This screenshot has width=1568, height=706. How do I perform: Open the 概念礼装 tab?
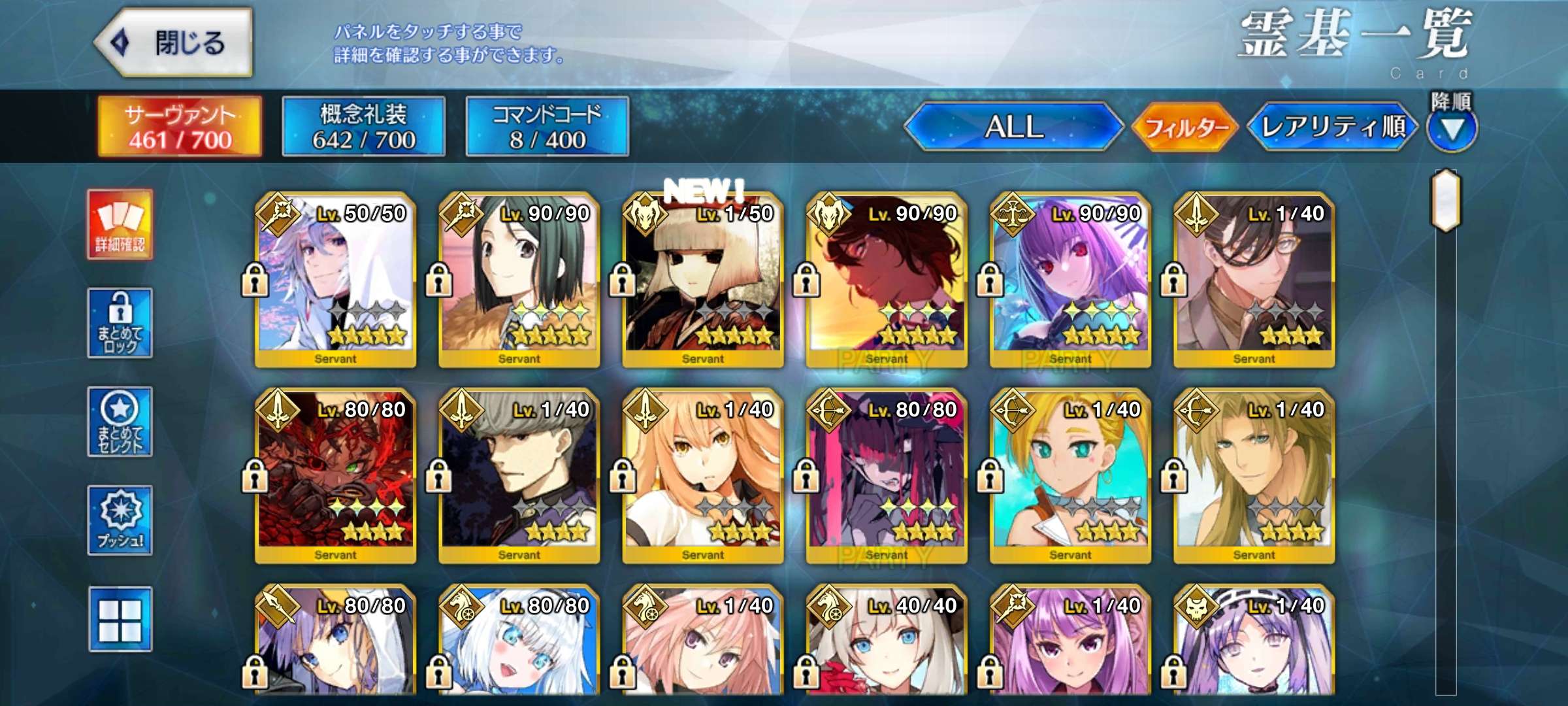(x=364, y=126)
